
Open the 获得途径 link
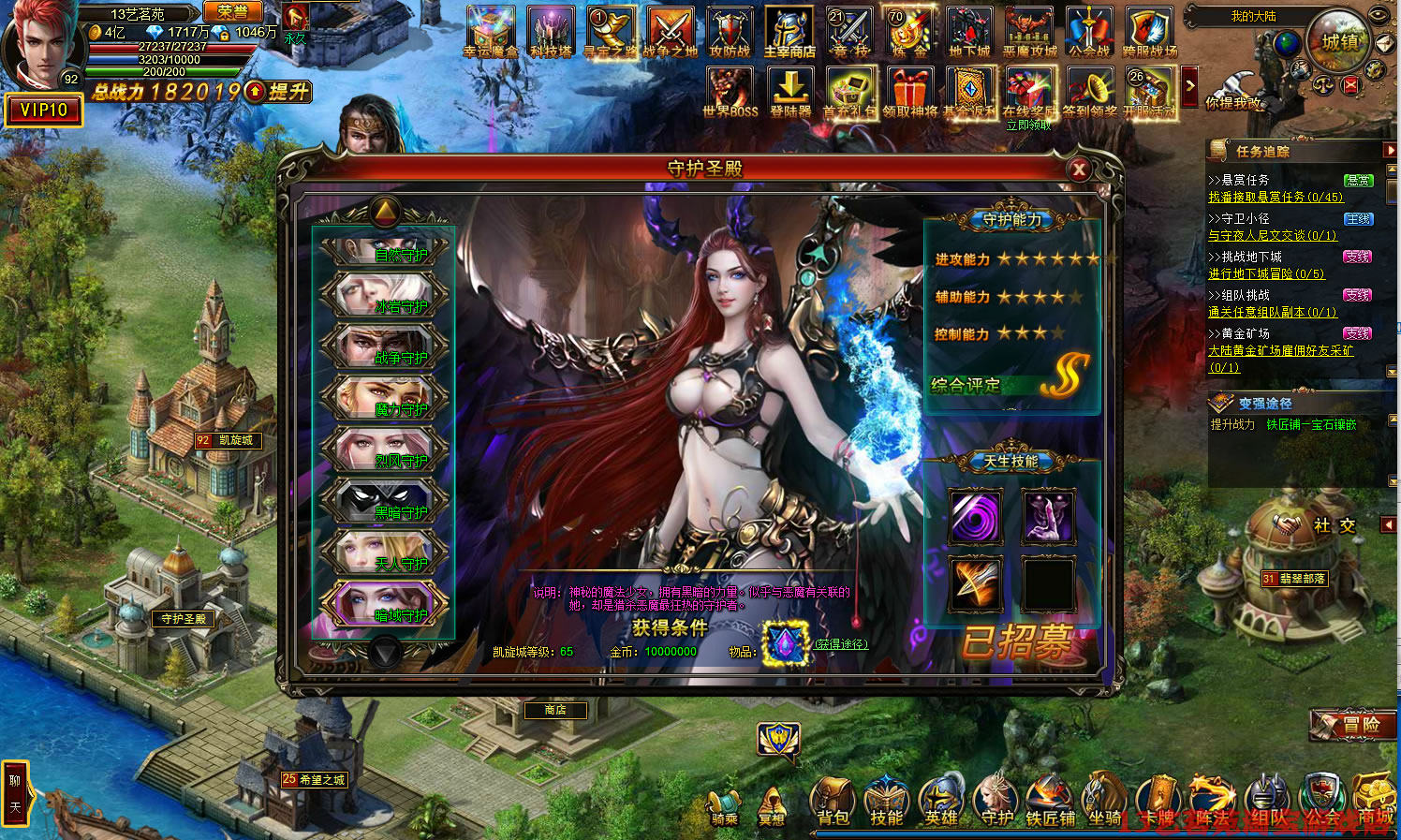(x=841, y=644)
